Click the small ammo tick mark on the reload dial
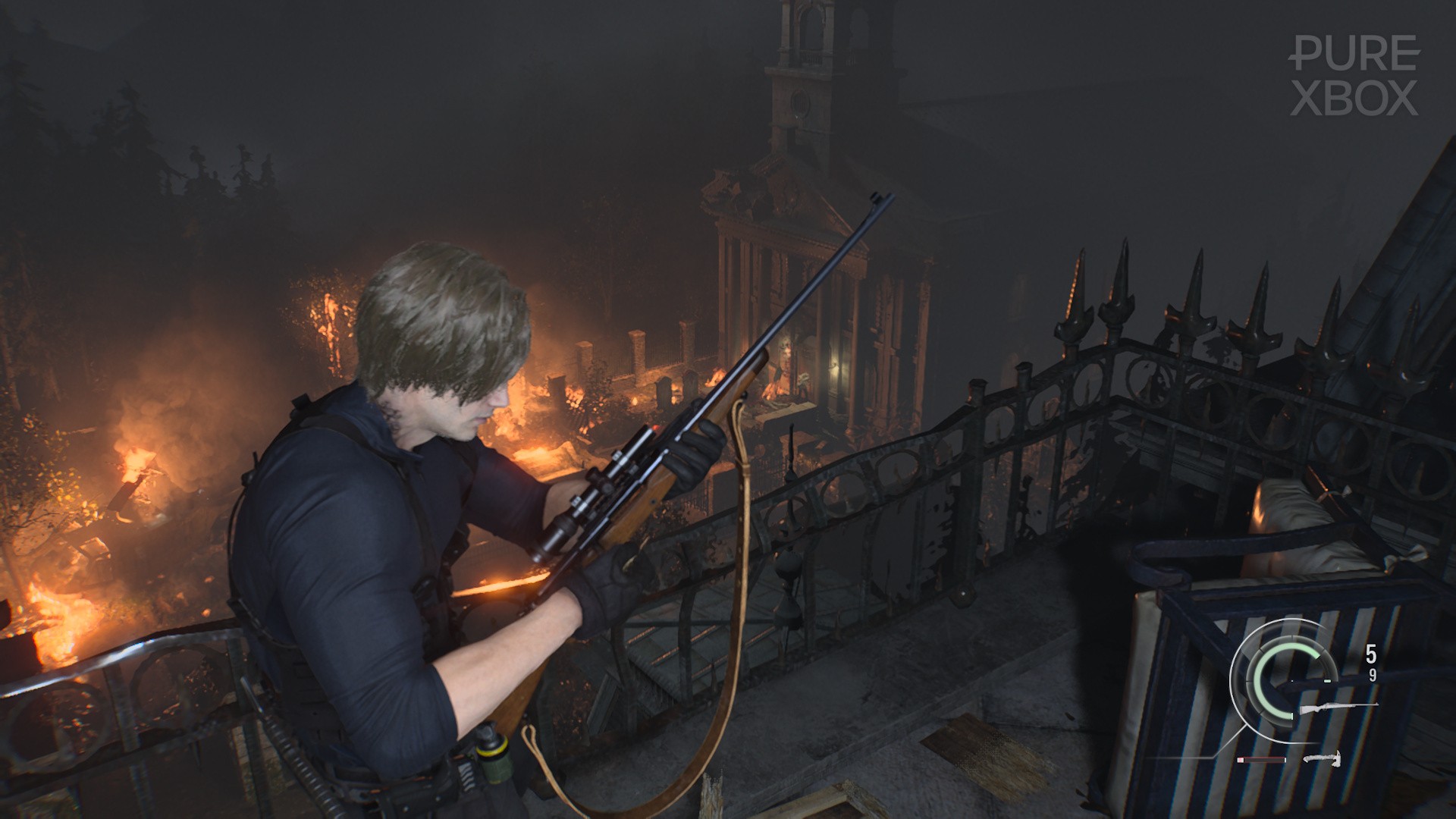The width and height of the screenshot is (1456, 819). click(1327, 680)
